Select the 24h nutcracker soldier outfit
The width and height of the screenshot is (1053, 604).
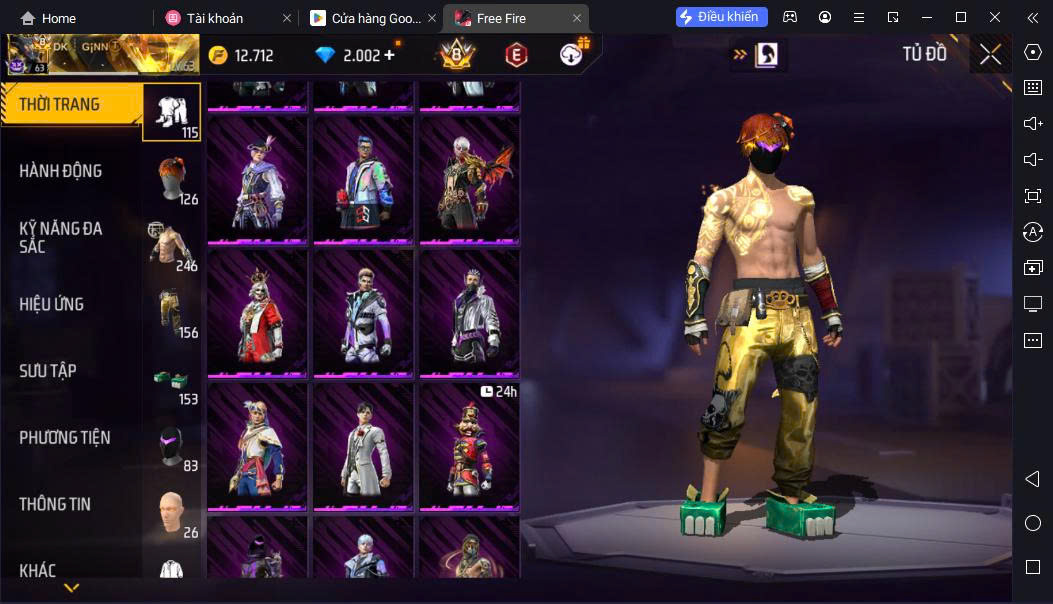click(469, 444)
